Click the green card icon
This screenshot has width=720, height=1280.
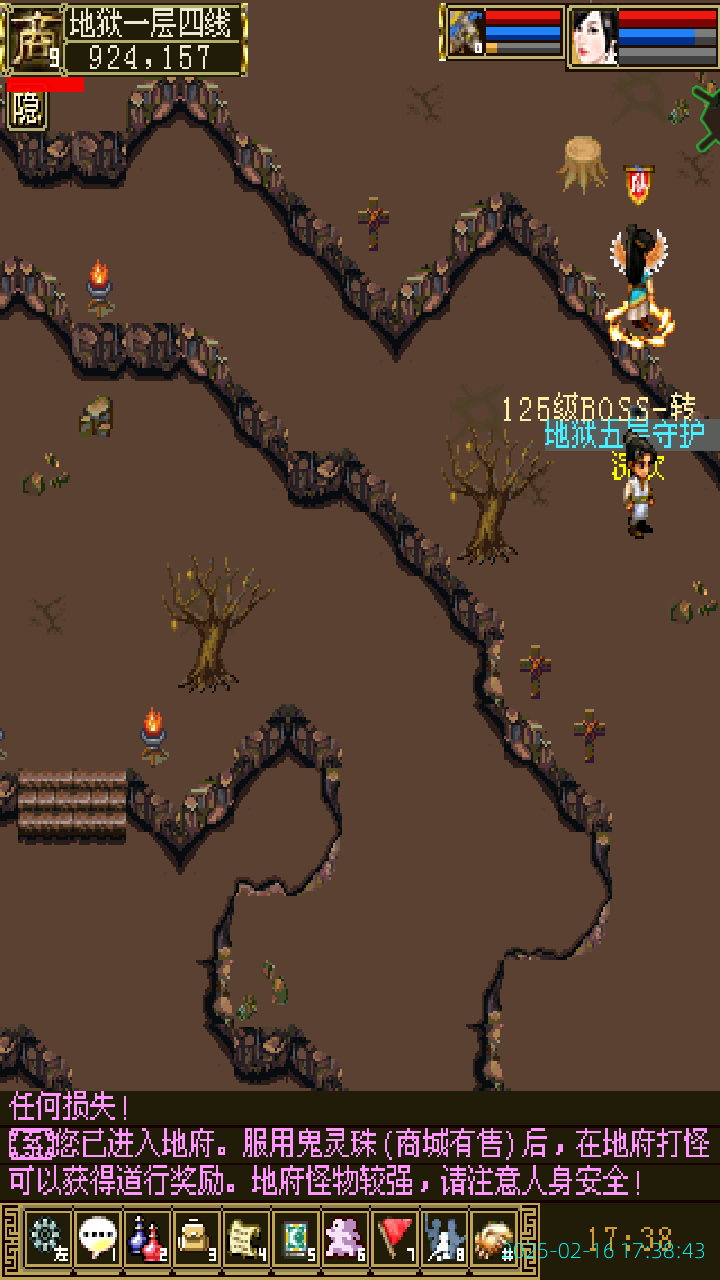[x=295, y=1238]
